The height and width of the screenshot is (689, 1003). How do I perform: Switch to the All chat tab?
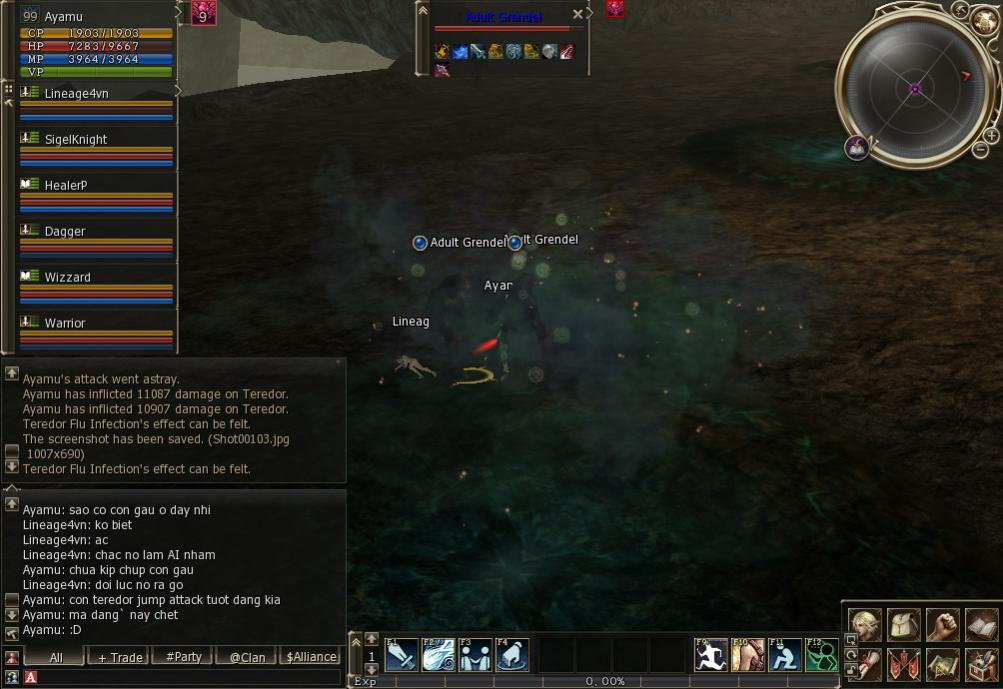54,657
